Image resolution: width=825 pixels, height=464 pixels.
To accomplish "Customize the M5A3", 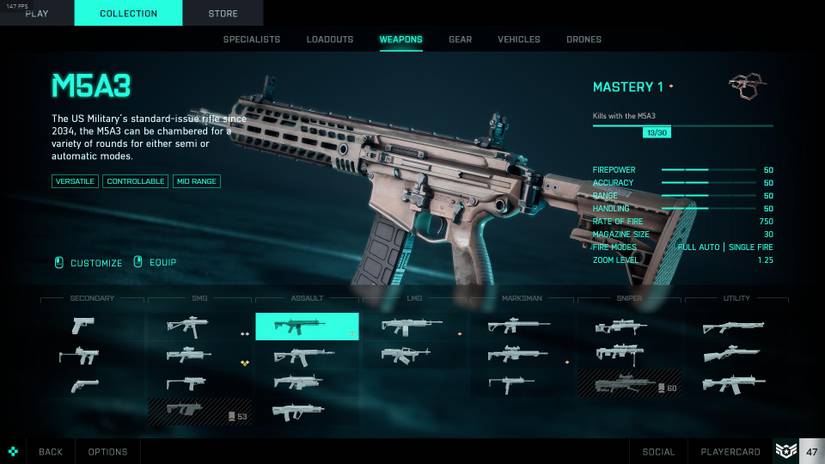I will [x=89, y=263].
